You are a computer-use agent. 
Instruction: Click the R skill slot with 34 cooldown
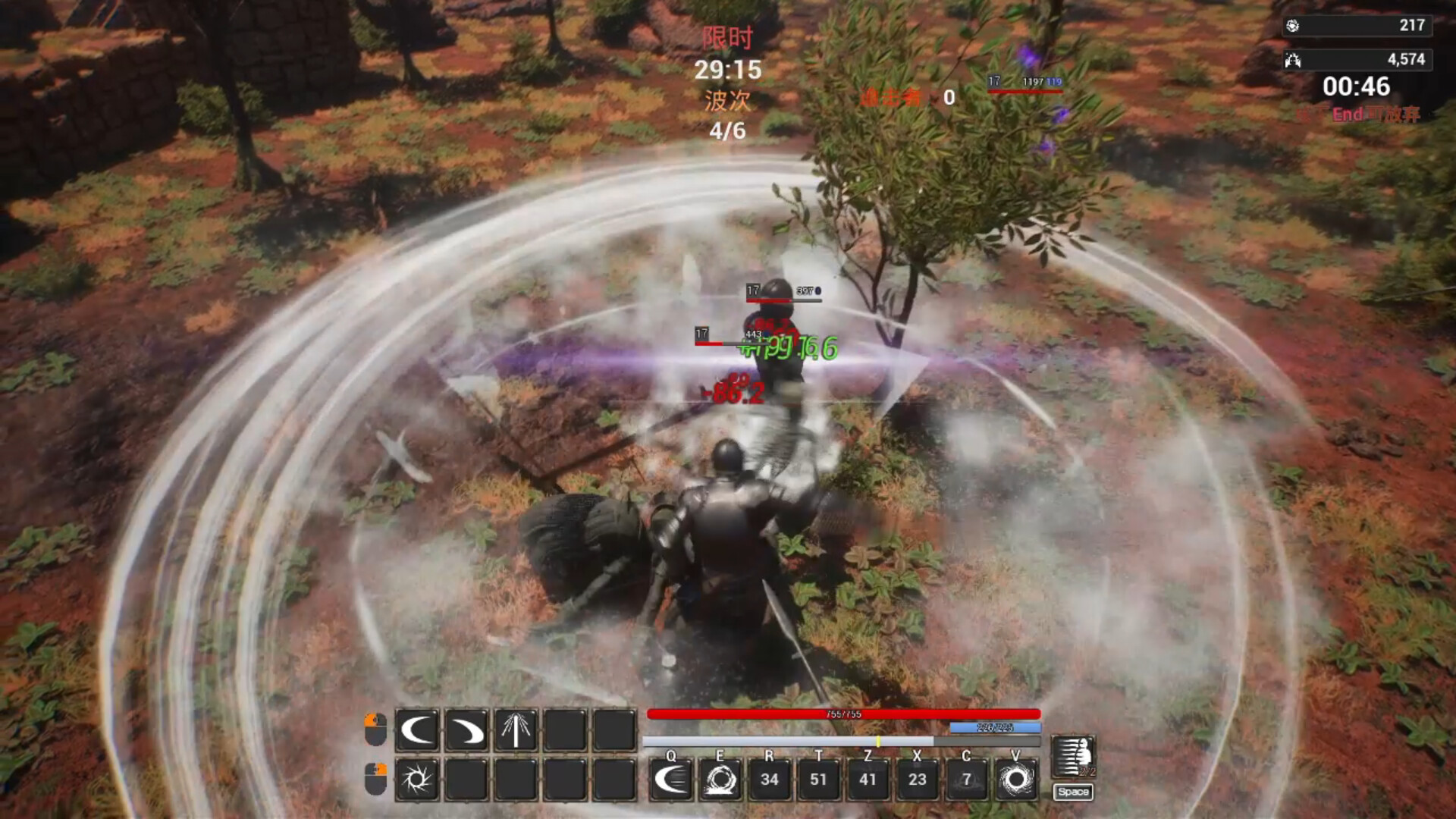770,780
